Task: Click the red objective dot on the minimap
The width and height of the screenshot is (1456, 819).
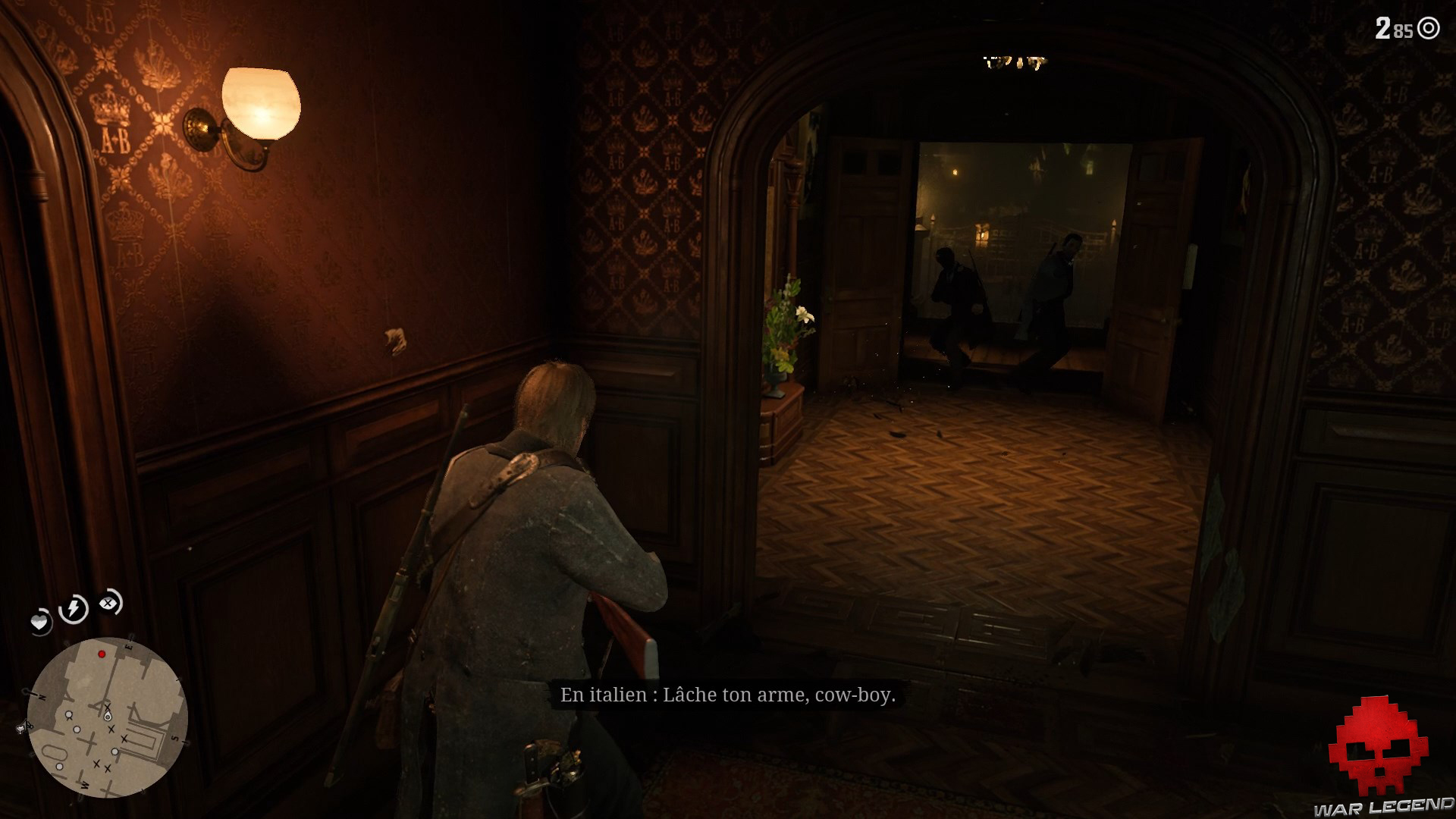Action: [102, 654]
